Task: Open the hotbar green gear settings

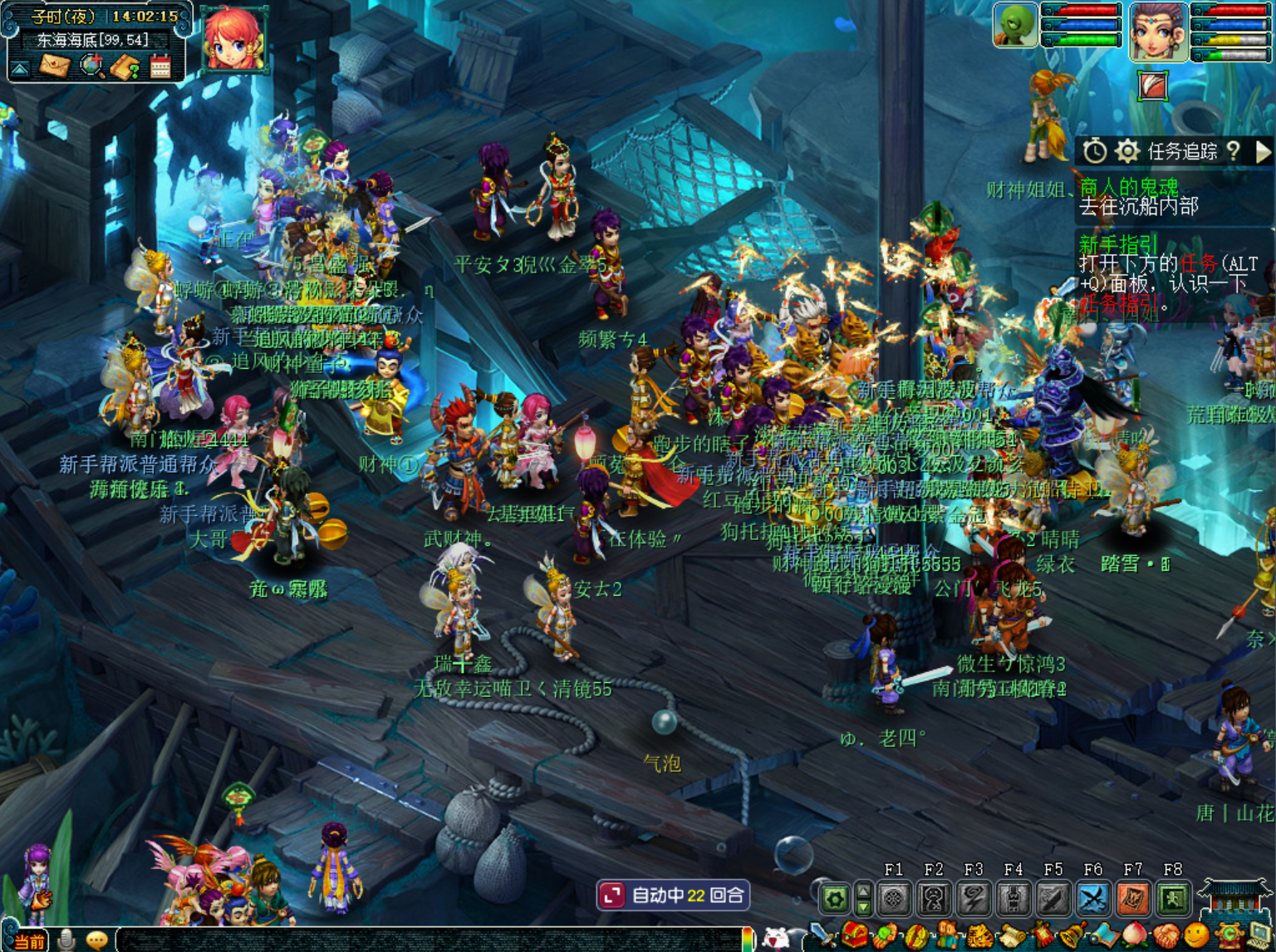Action: click(x=834, y=898)
